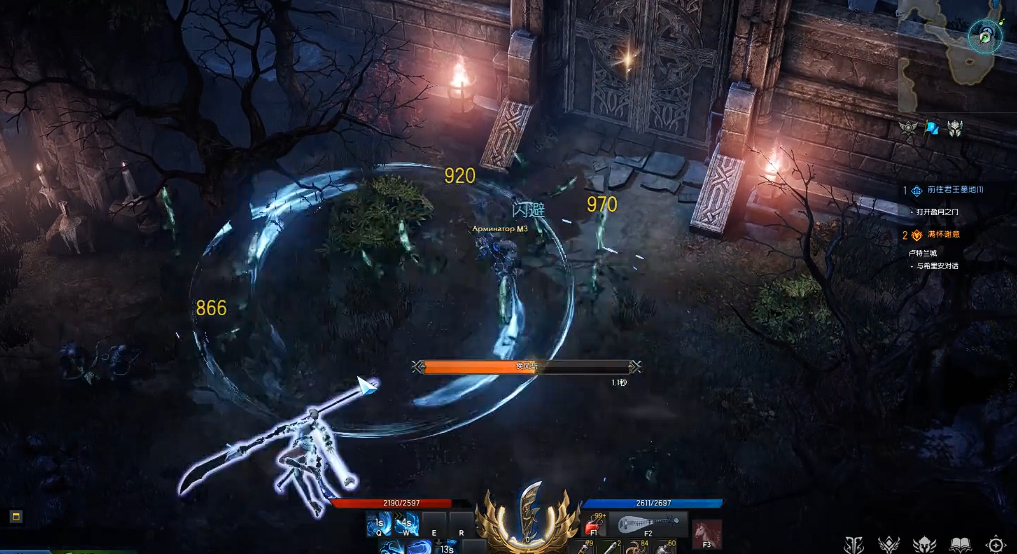Activate the Q skill on cooldown

378,522
